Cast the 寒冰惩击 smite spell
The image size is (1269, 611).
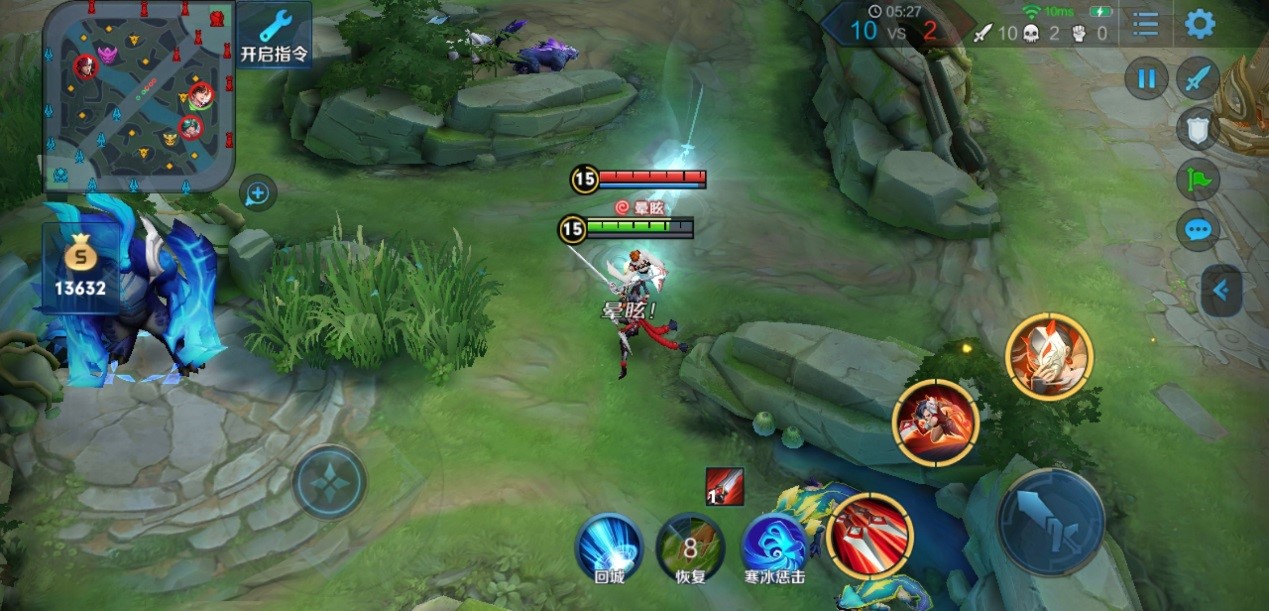click(x=774, y=546)
